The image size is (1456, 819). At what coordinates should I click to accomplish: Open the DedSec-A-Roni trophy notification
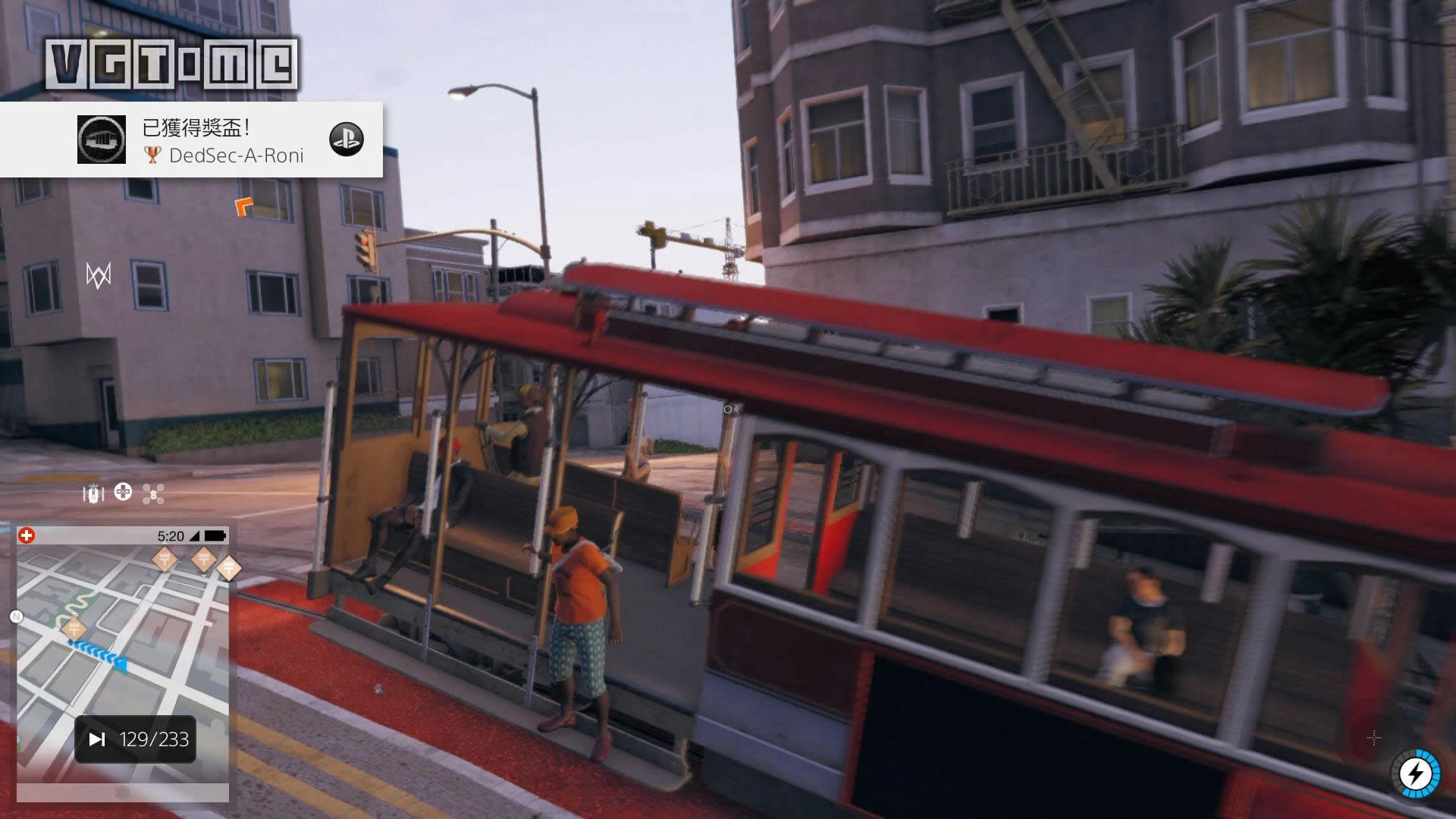(227, 140)
